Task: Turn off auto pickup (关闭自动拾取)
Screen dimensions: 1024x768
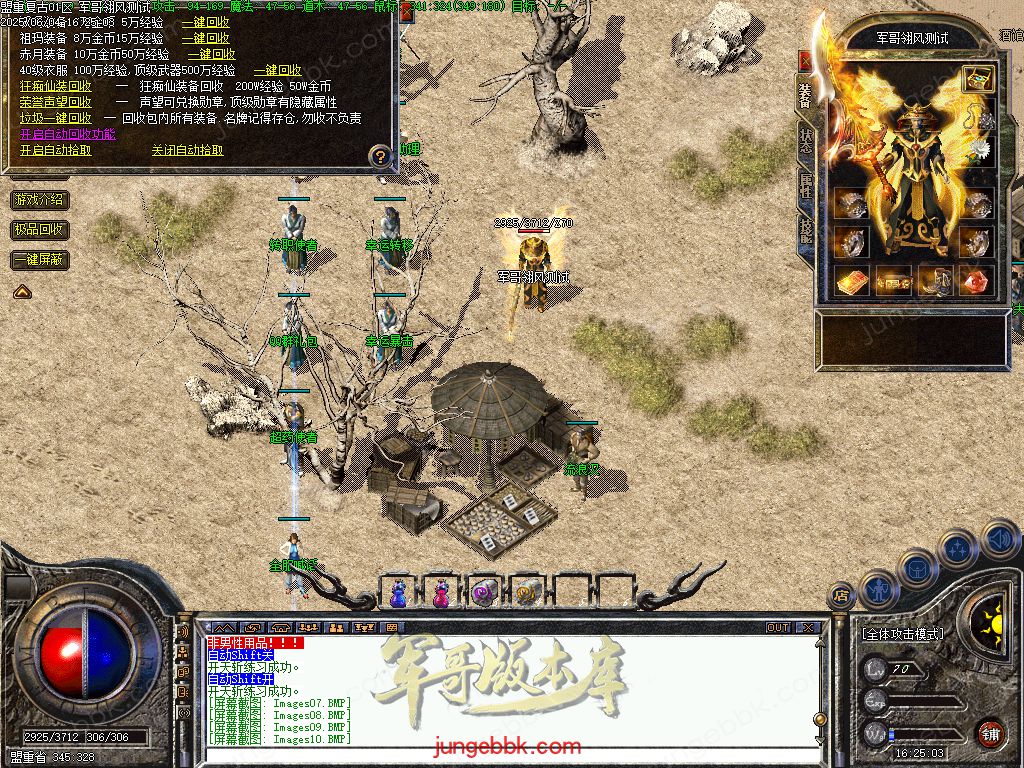Action: [187, 150]
